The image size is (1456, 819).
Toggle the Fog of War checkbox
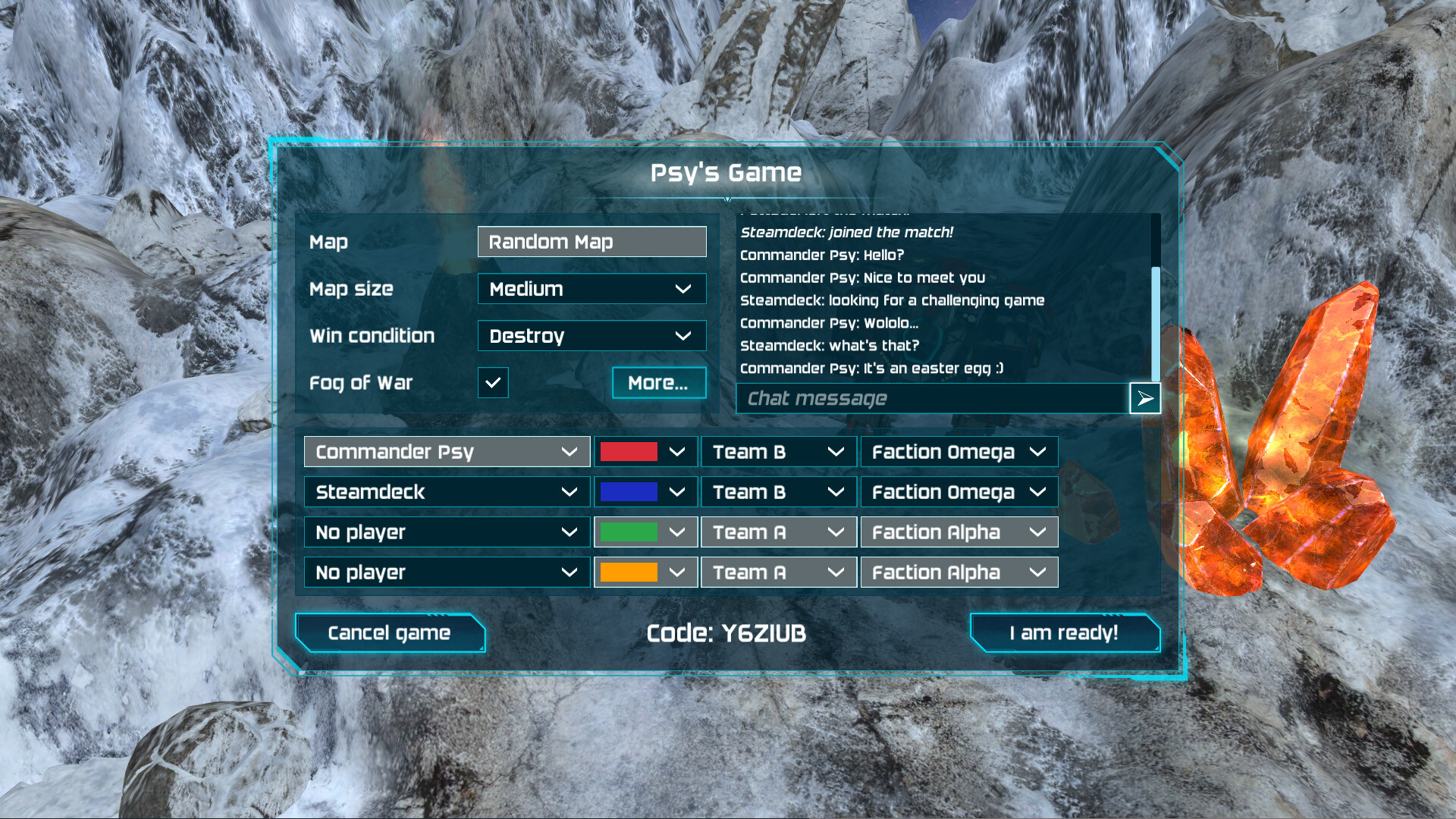(493, 383)
